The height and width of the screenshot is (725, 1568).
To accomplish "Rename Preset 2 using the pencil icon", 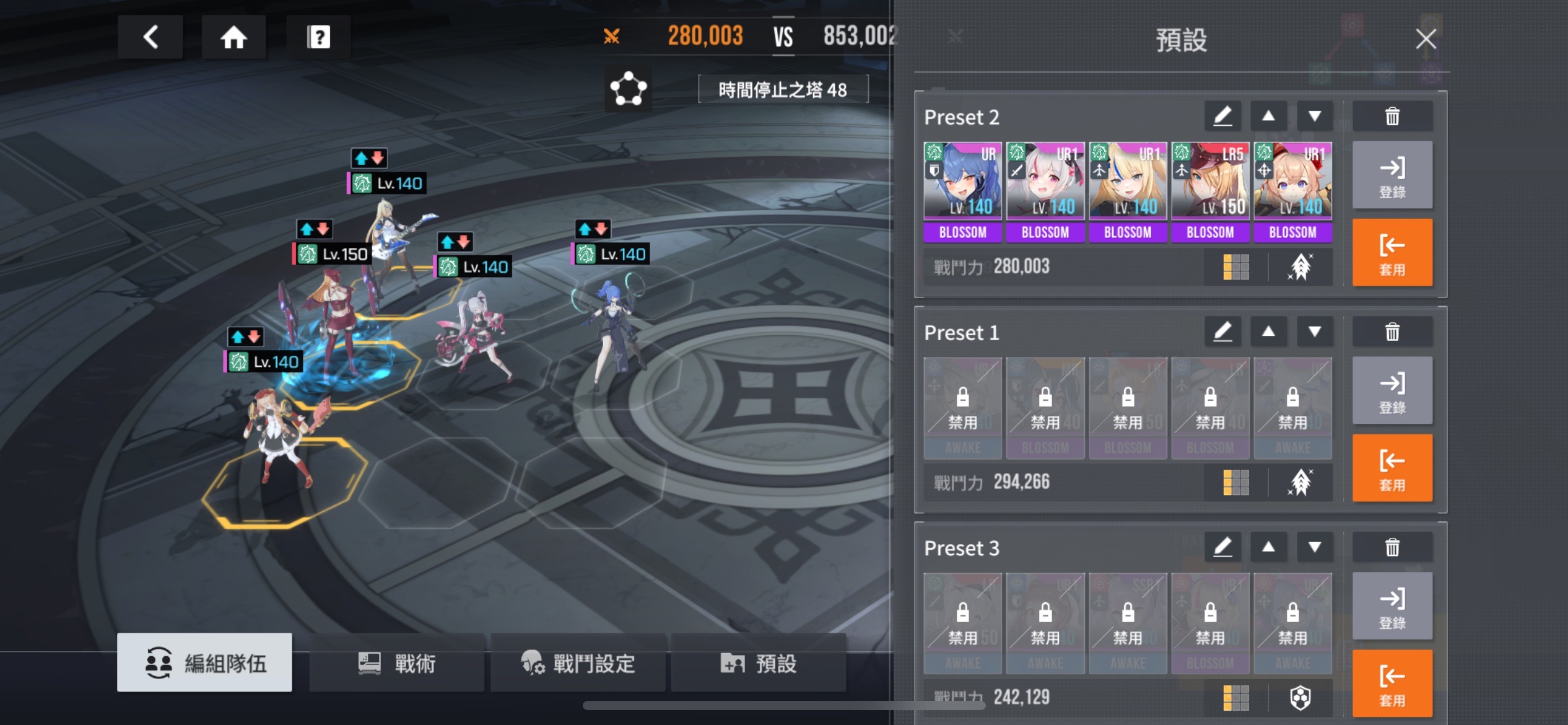I will pos(1222,116).
